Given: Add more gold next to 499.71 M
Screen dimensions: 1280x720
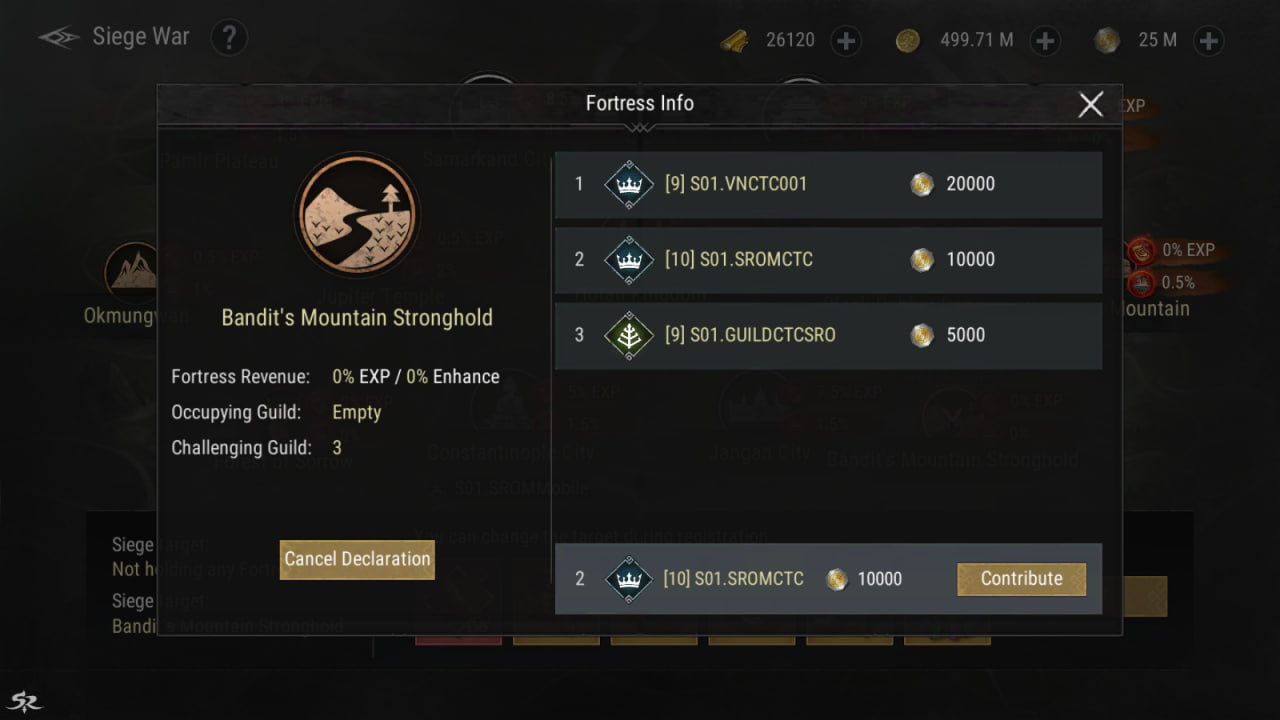Looking at the screenshot, I should [1045, 40].
